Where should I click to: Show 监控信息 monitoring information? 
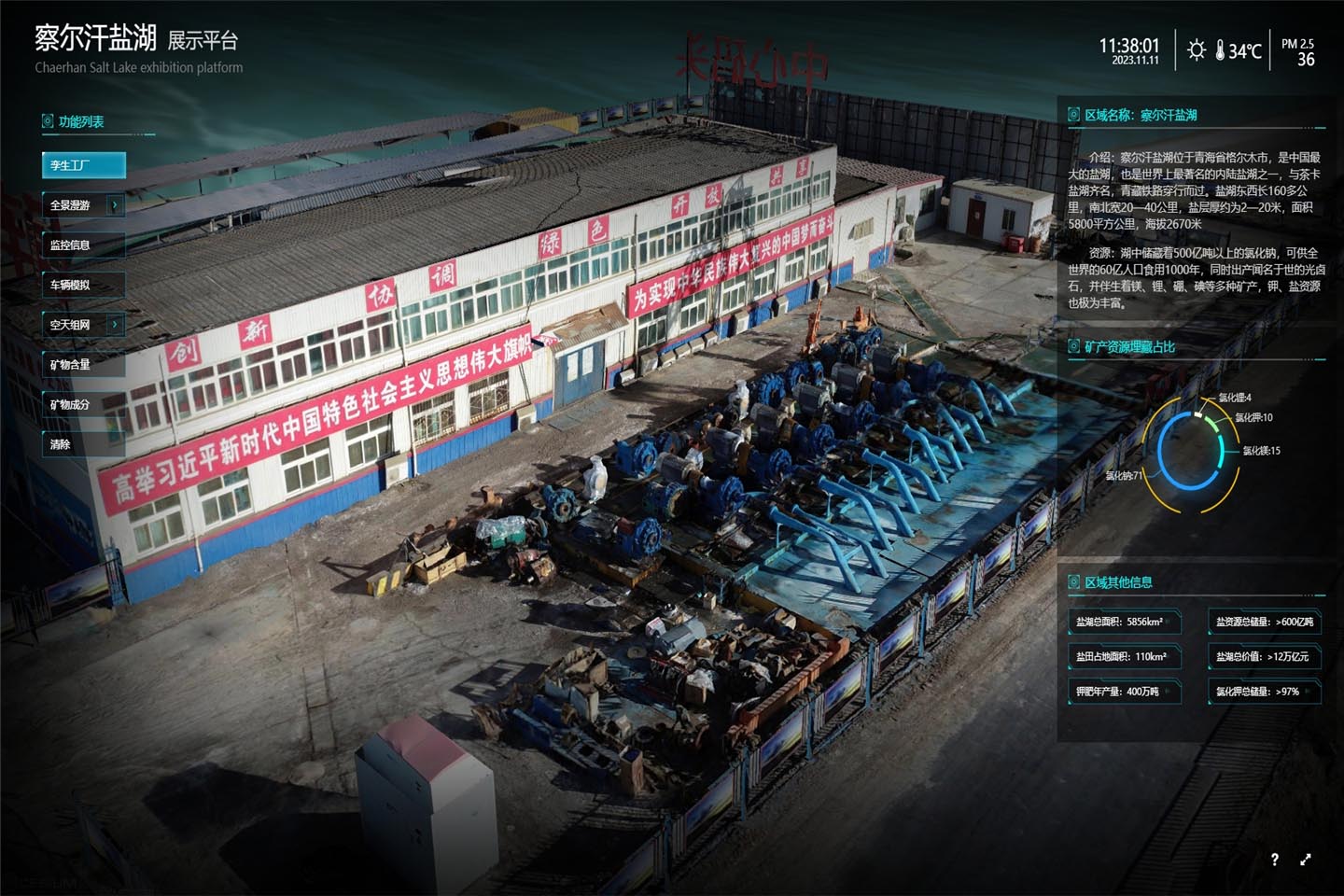83,245
